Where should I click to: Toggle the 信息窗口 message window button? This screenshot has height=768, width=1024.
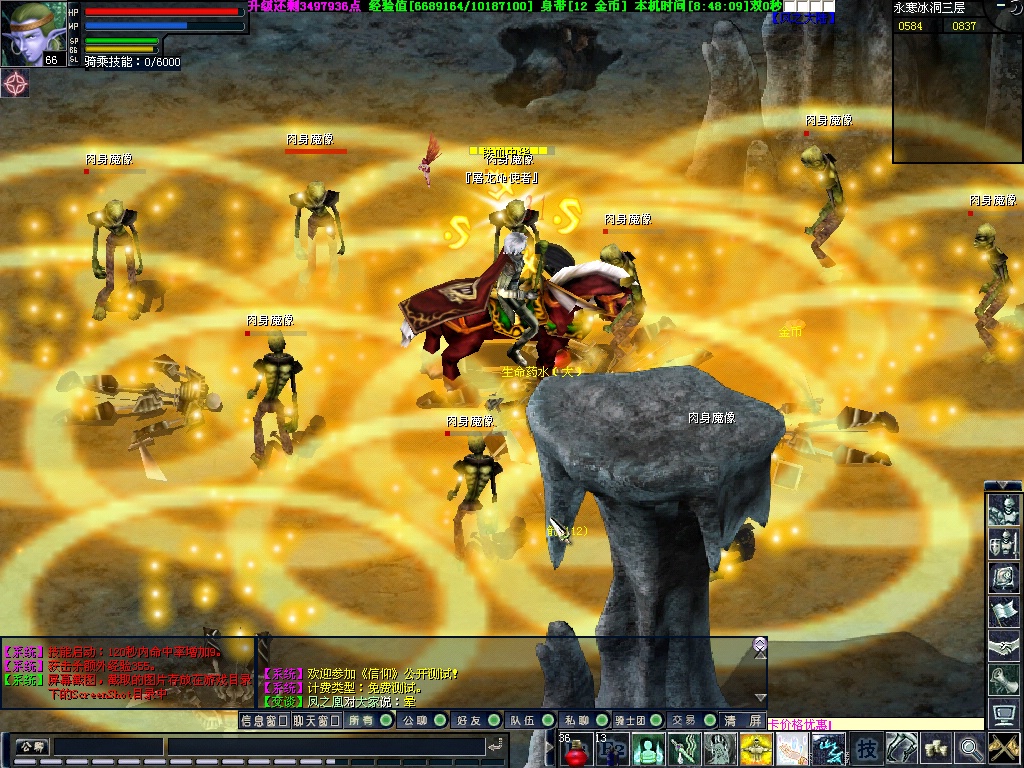(264, 720)
